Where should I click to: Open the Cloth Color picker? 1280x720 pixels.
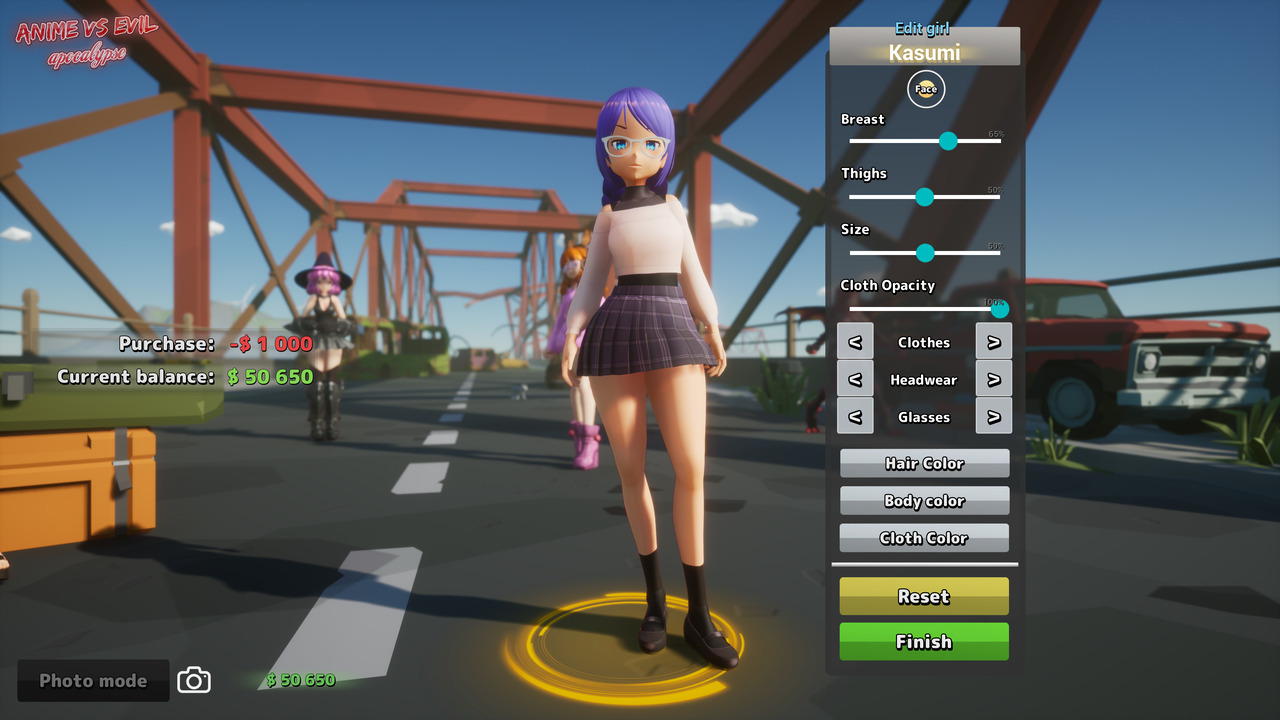[924, 537]
